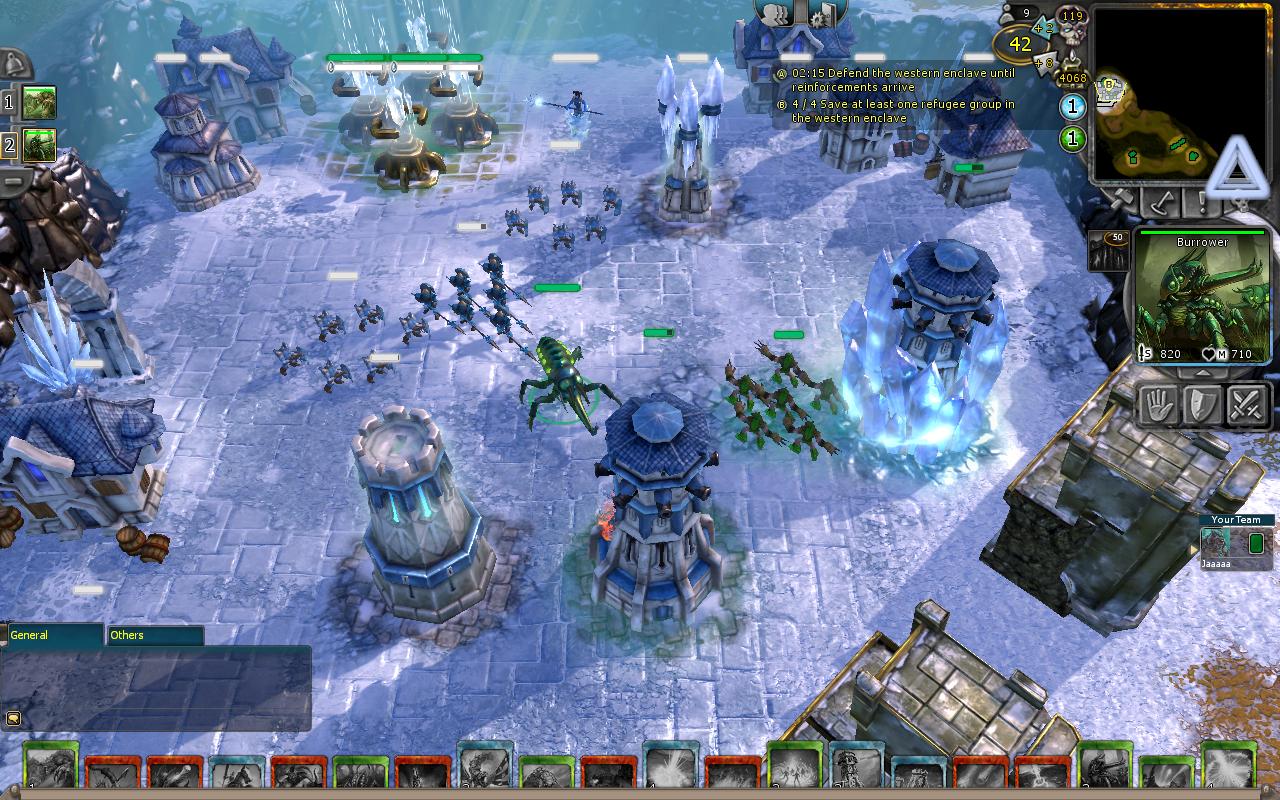Select control group 1 icon
Viewport: 1280px width, 800px height.
pyautogui.click(x=39, y=102)
